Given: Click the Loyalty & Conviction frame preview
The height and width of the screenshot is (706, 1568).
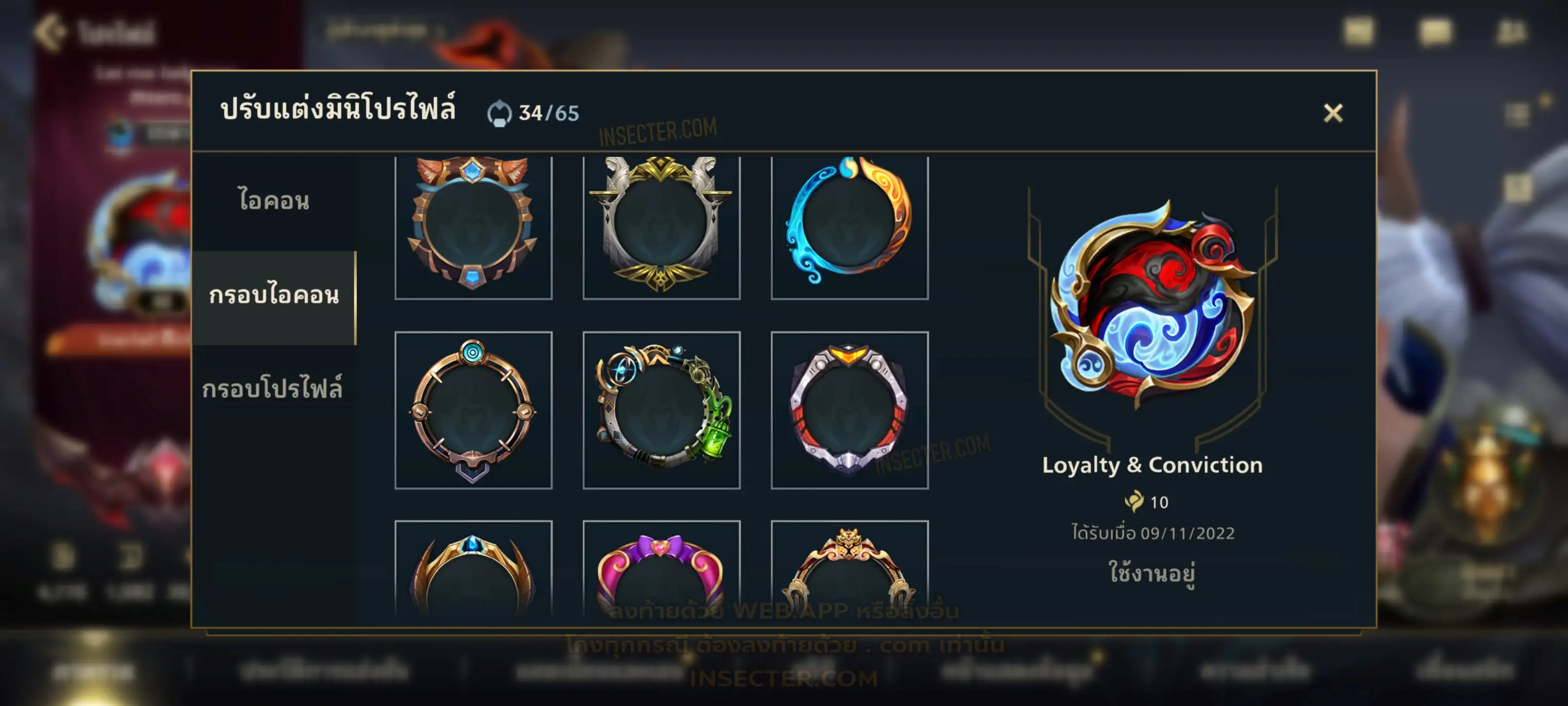Looking at the screenshot, I should coord(1152,304).
